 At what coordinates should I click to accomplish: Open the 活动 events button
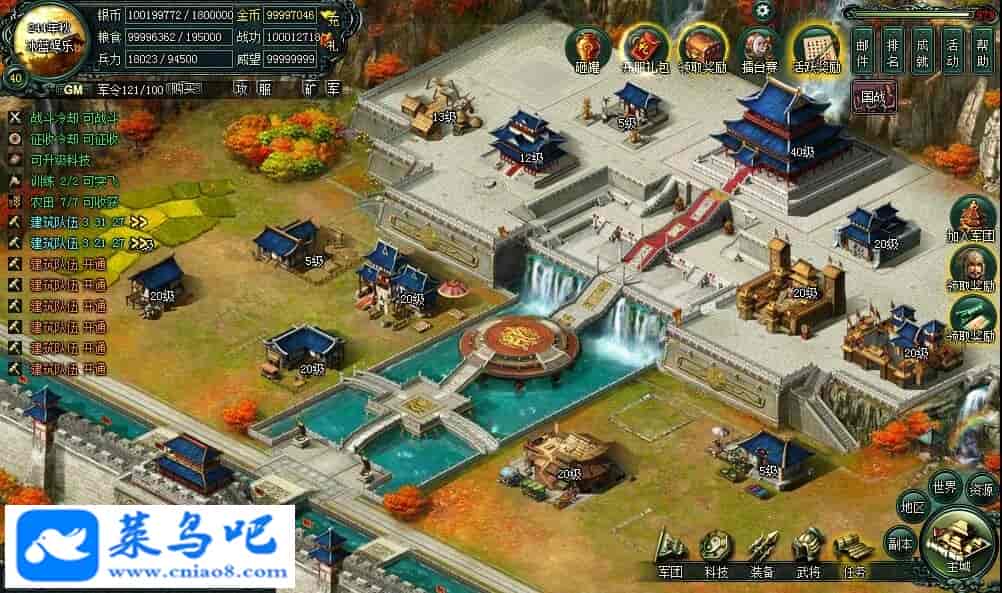click(x=953, y=50)
